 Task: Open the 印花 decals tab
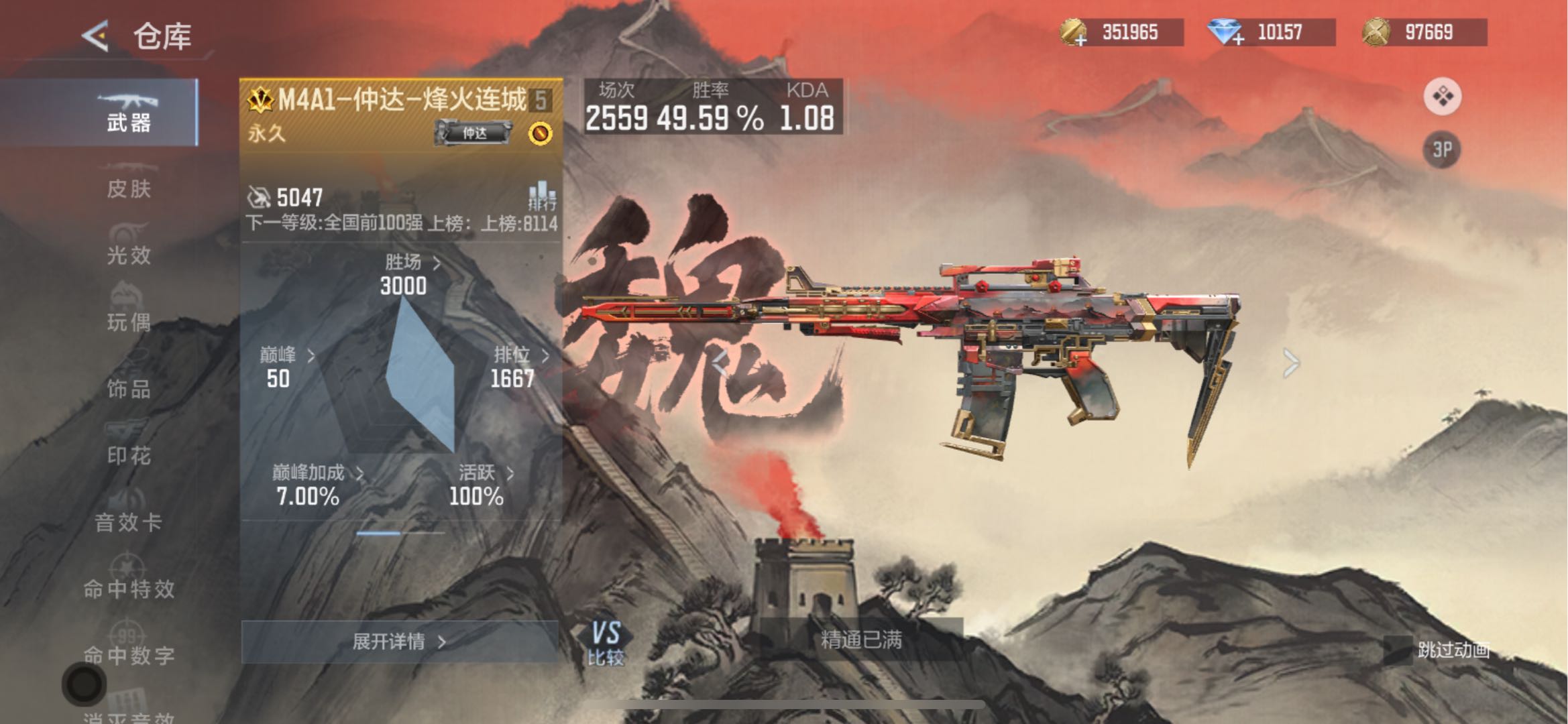[128, 448]
